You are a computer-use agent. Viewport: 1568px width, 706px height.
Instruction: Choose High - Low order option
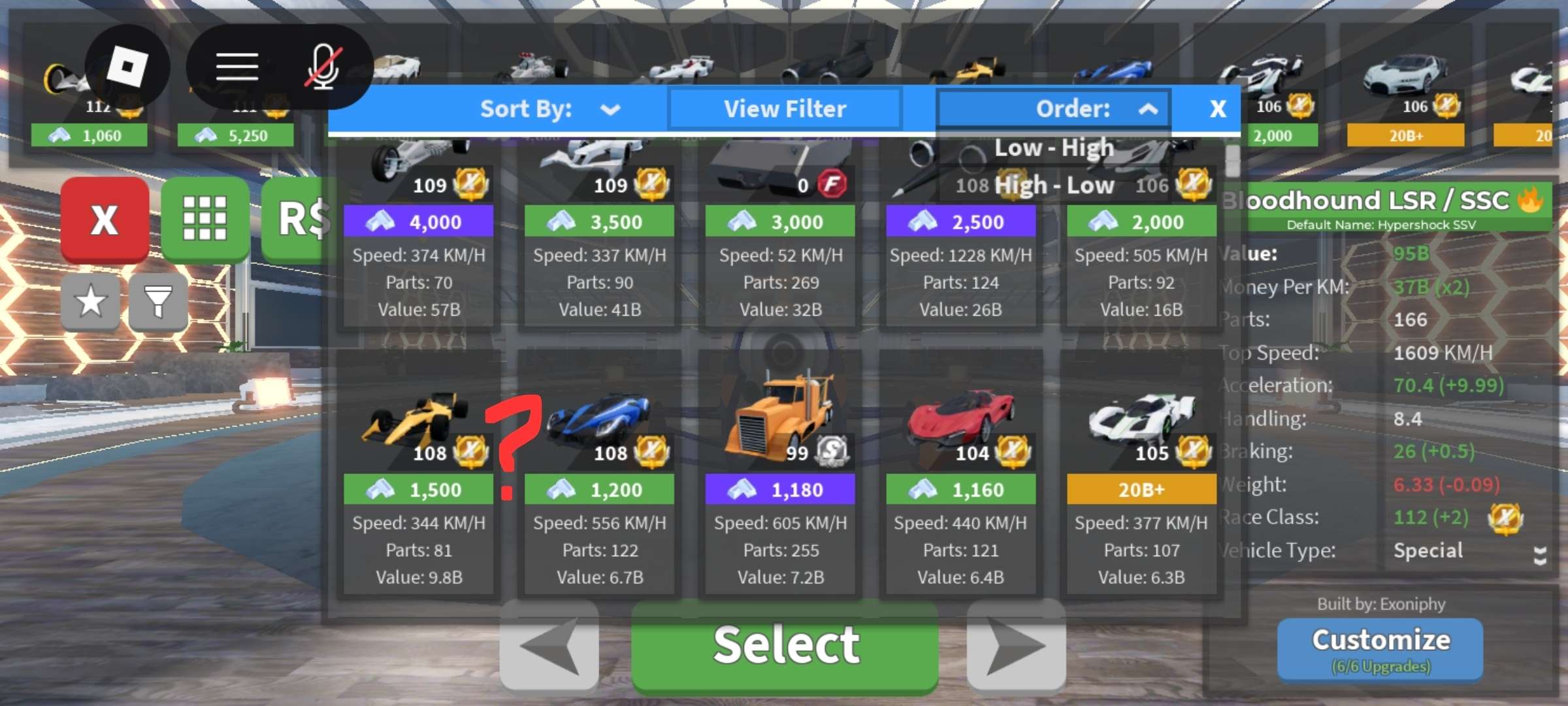(1053, 186)
